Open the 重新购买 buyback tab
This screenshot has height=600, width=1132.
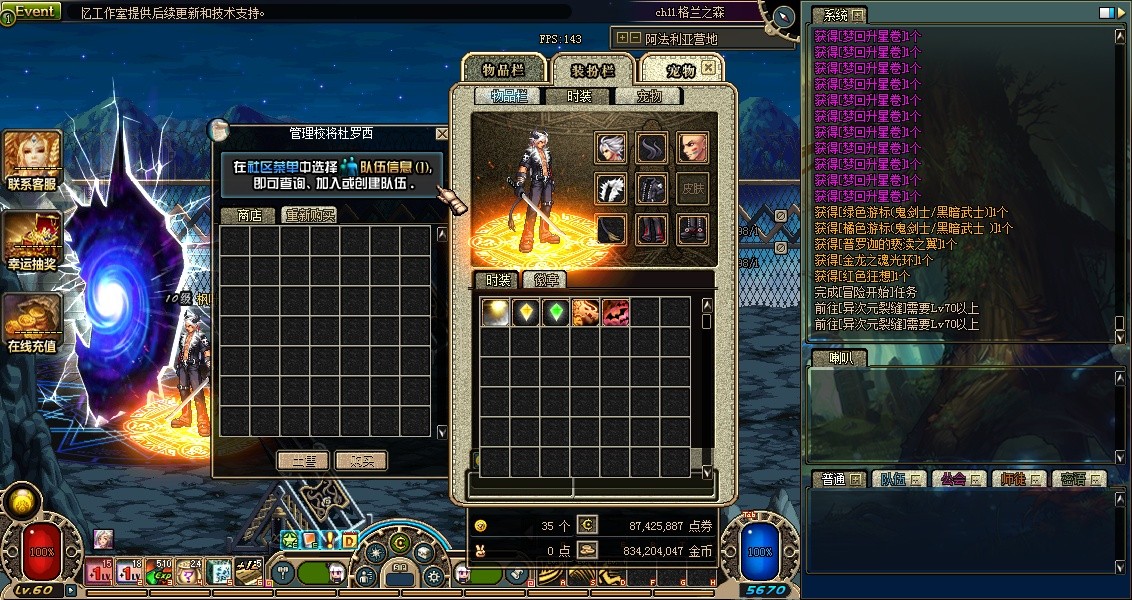coord(309,215)
